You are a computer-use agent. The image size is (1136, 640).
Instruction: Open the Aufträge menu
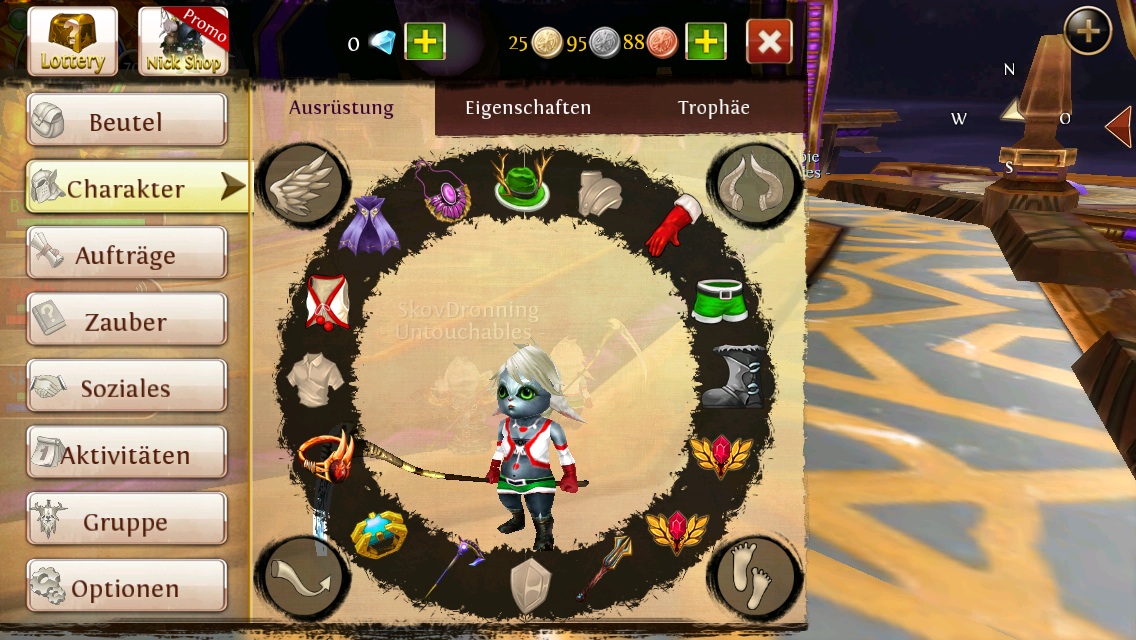(x=126, y=255)
